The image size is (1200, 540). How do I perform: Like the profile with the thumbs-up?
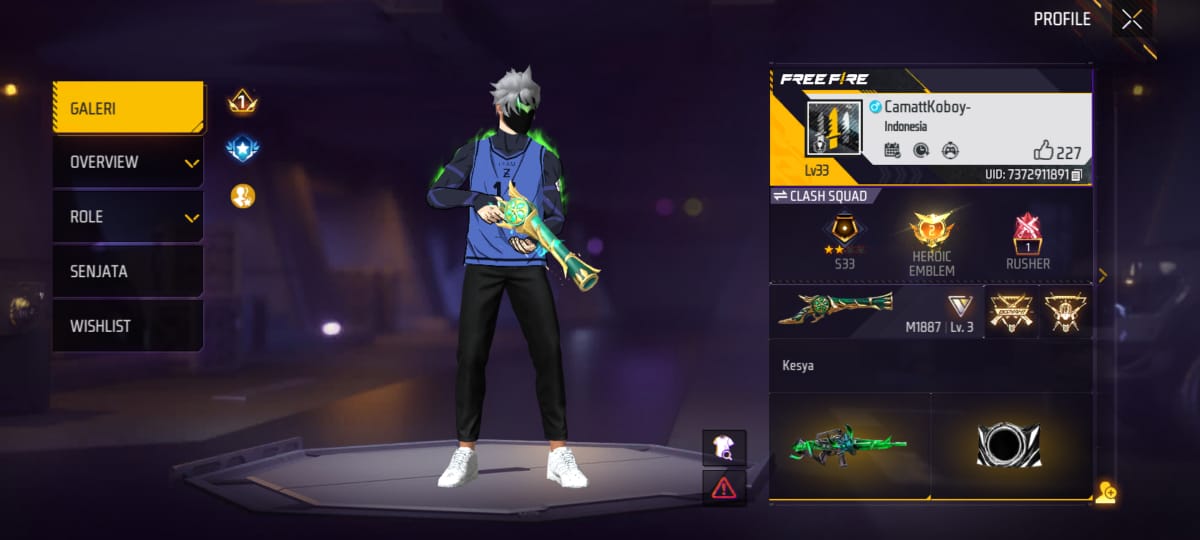coord(1044,151)
